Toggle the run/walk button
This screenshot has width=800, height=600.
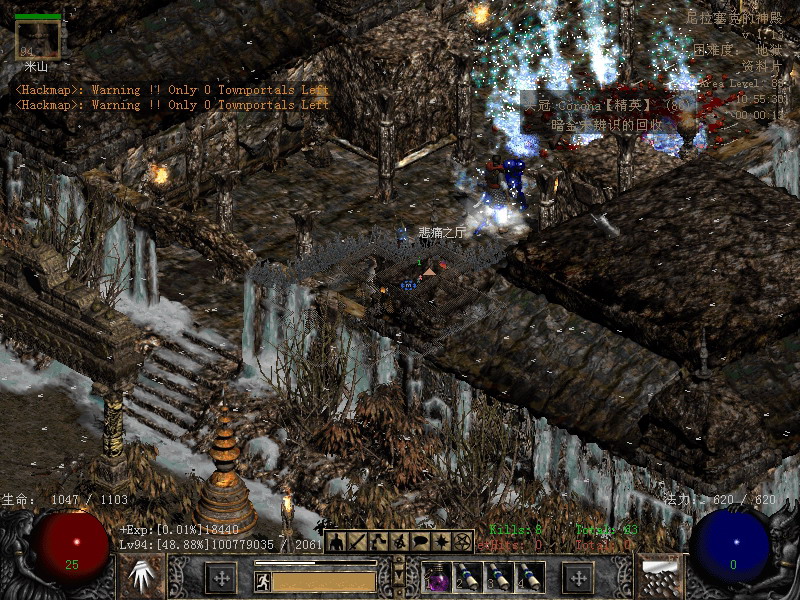click(263, 579)
